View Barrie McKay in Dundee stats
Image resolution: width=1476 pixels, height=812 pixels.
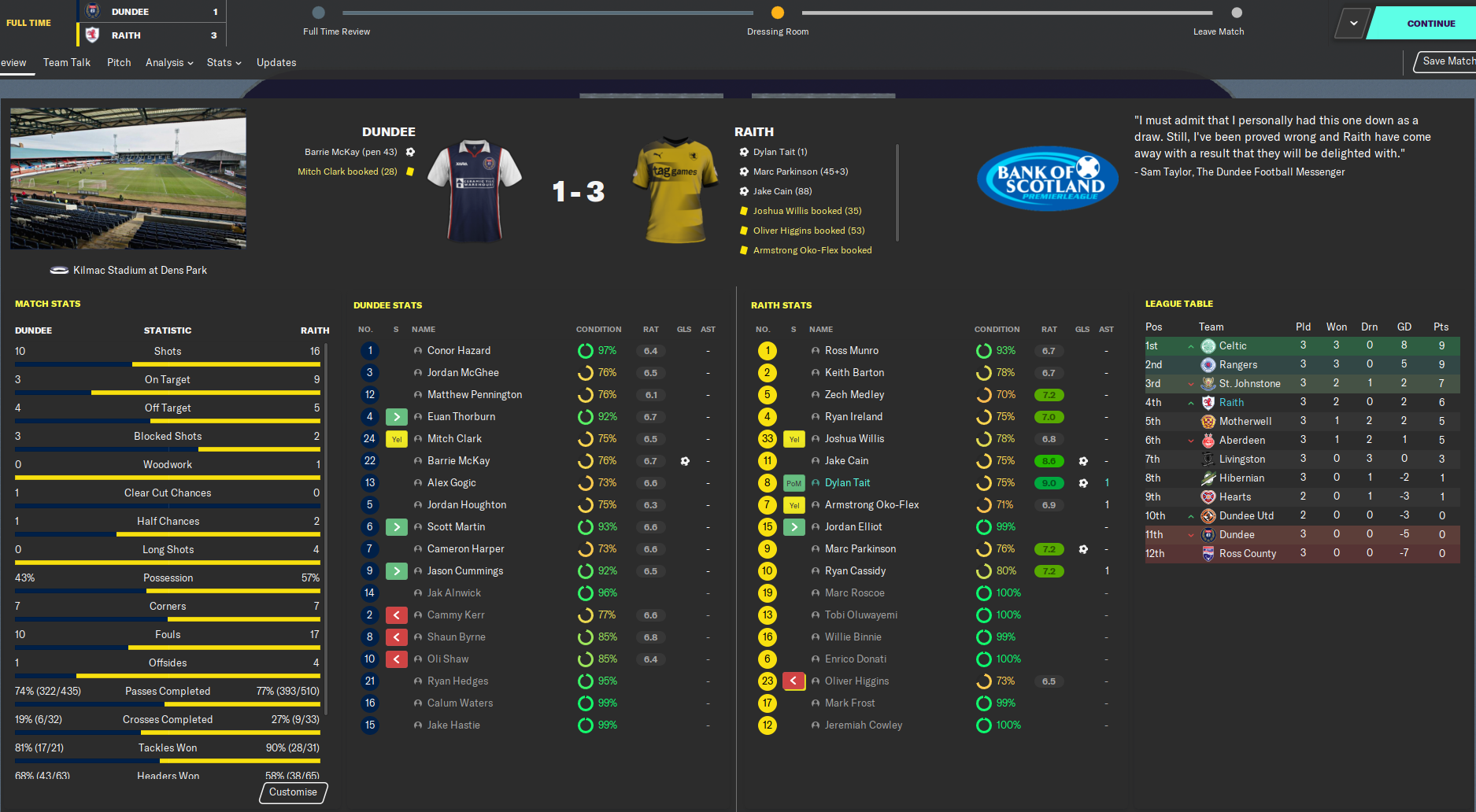click(458, 461)
